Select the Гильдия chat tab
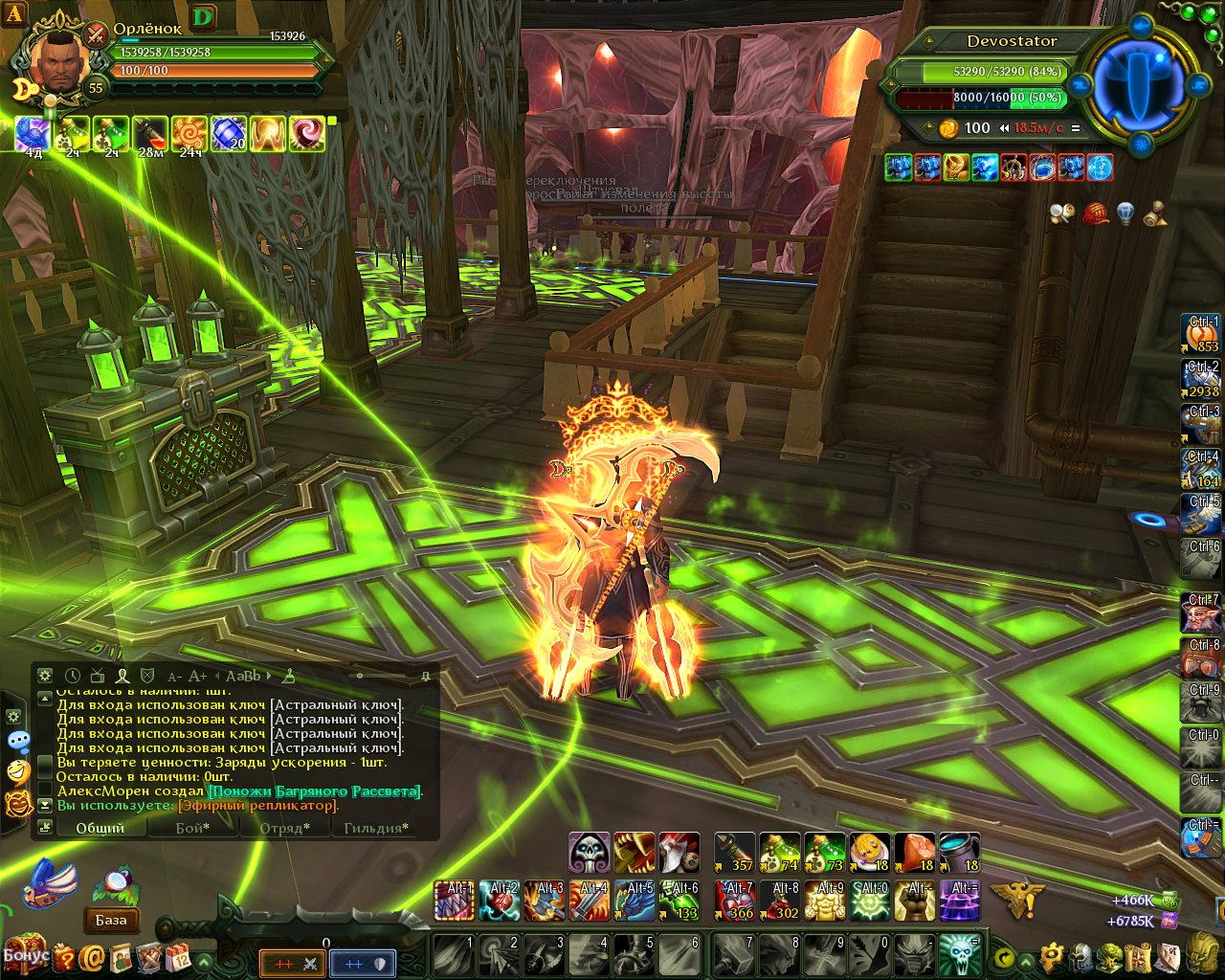1225x980 pixels. tap(376, 828)
